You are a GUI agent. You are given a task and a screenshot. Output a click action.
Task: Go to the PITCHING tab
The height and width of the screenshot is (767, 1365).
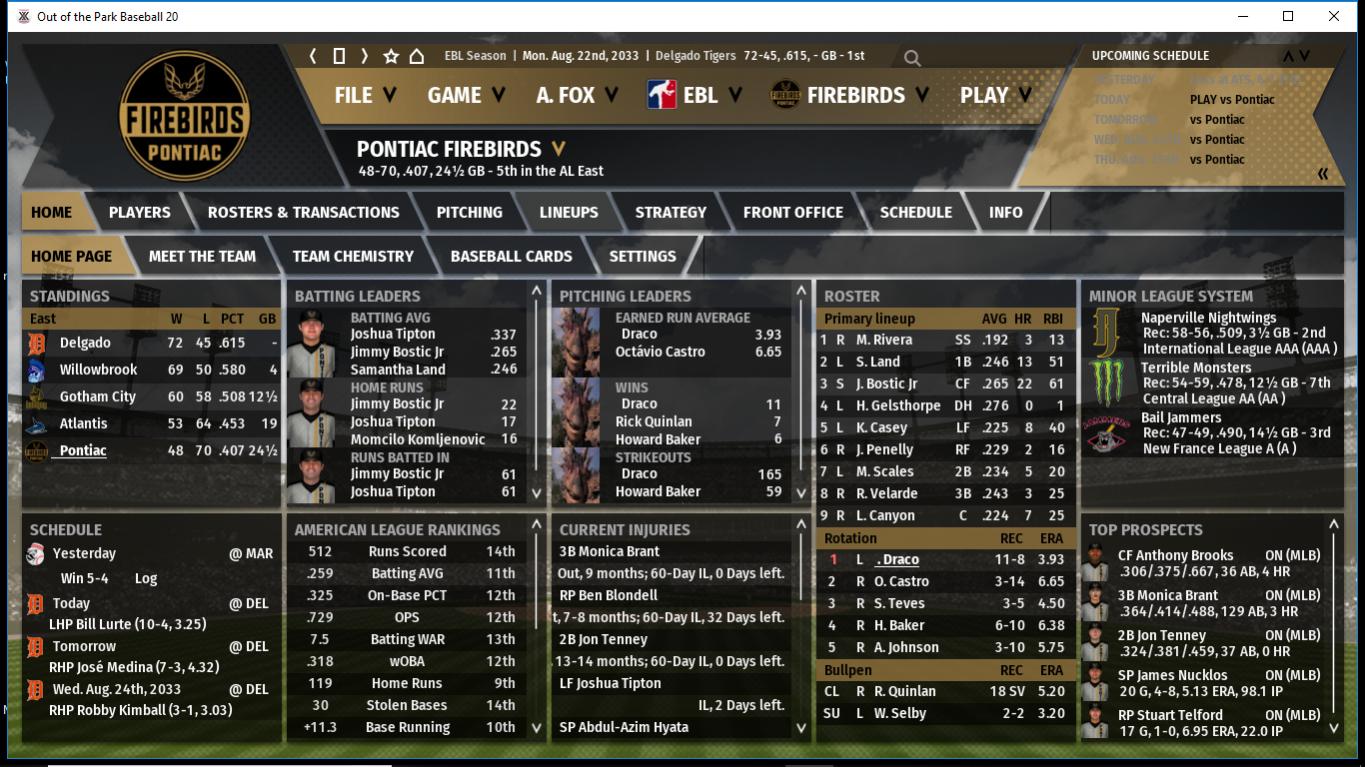point(469,212)
